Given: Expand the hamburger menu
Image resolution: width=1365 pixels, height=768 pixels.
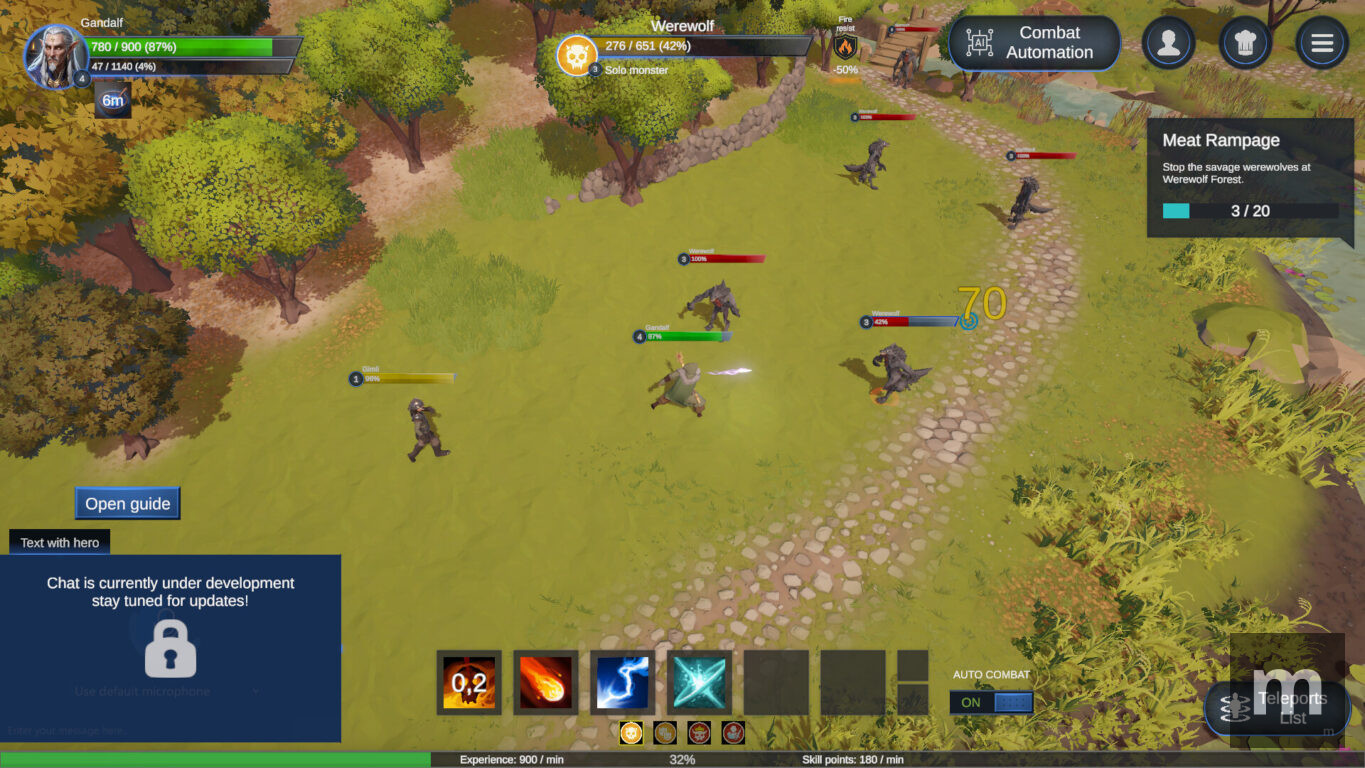Looking at the screenshot, I should point(1321,43).
